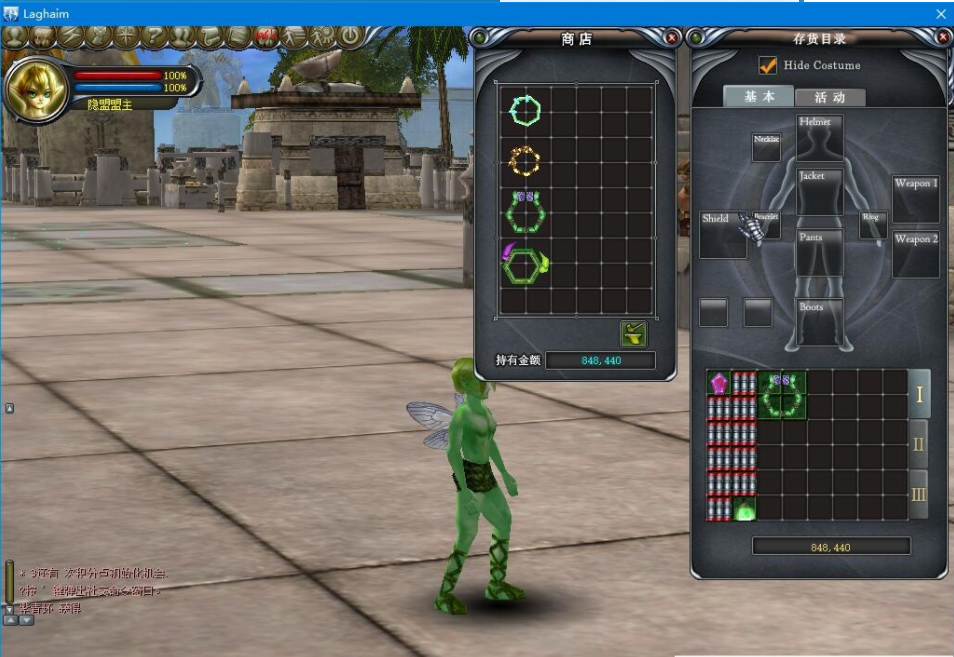Click the Weapon 1 equipment slot
The height and width of the screenshot is (657, 954).
point(915,198)
